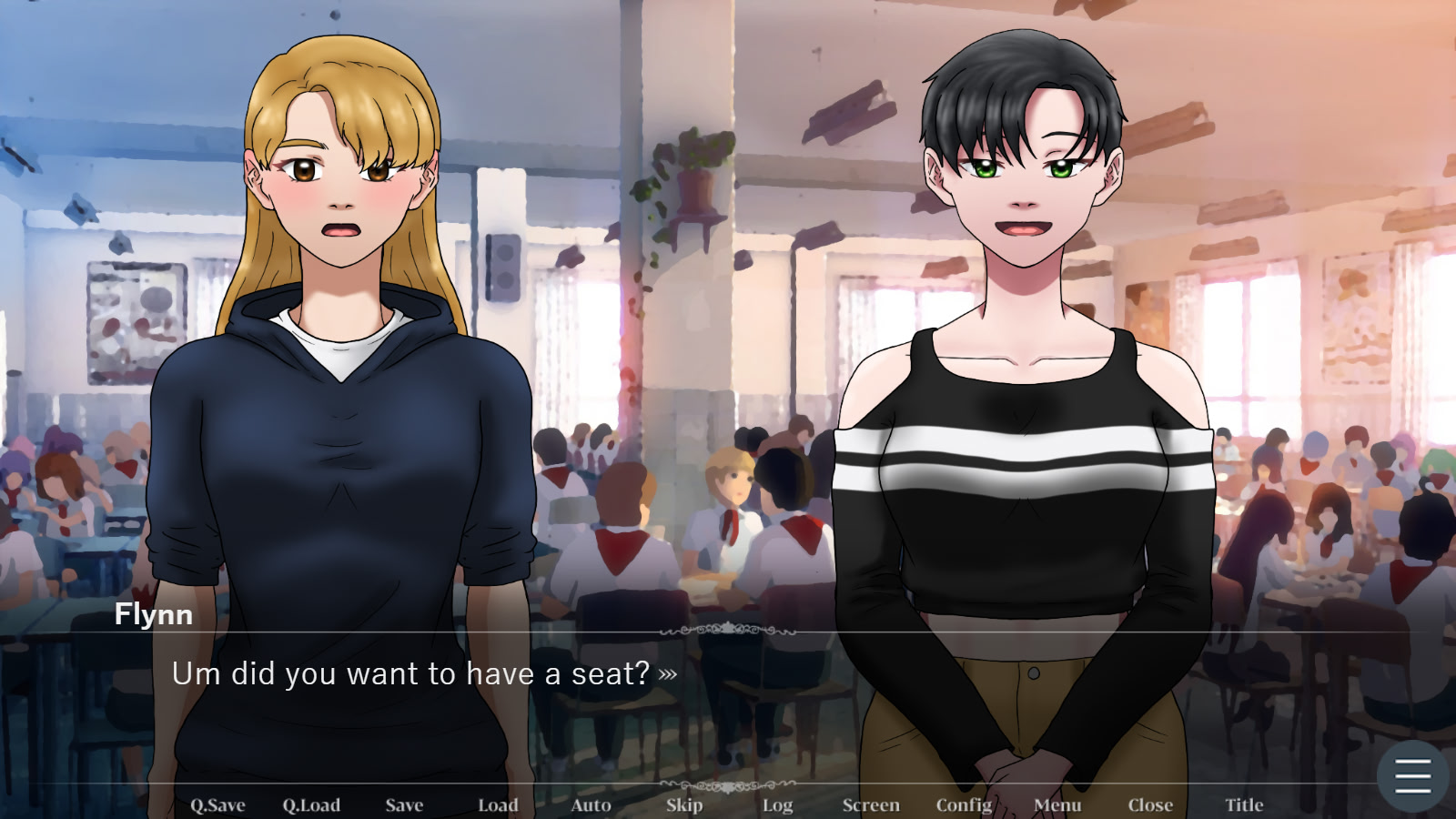Open the Load screen
This screenshot has width=1456, height=819.
pos(499,804)
